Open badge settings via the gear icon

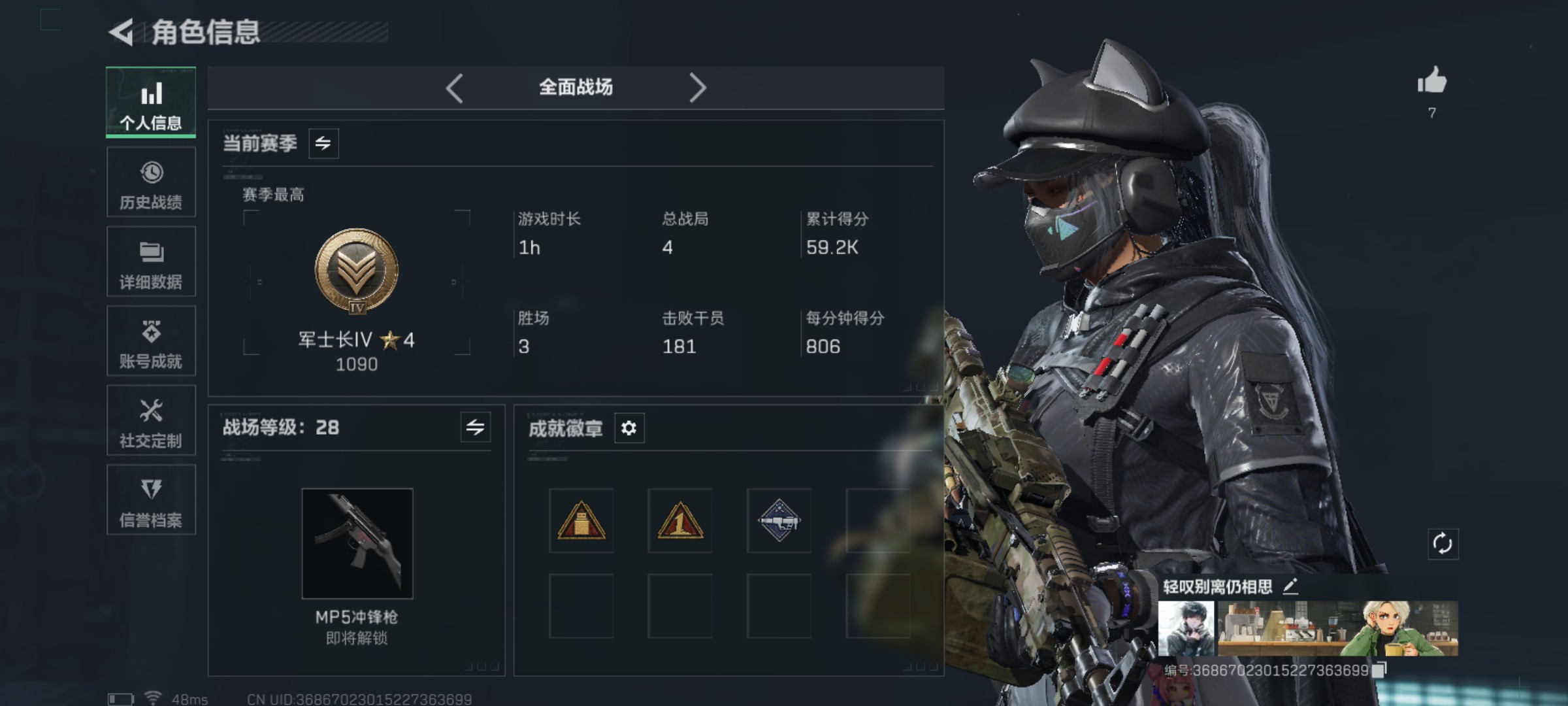coord(629,429)
